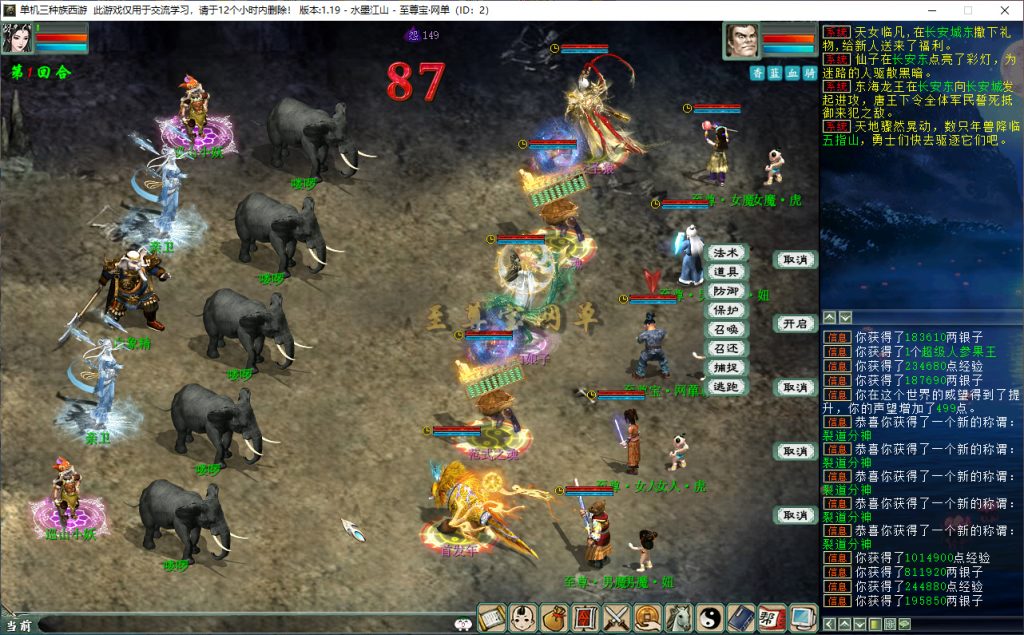
Task: Choose 逃跑 (flee) to escape battle
Action: coord(726,386)
